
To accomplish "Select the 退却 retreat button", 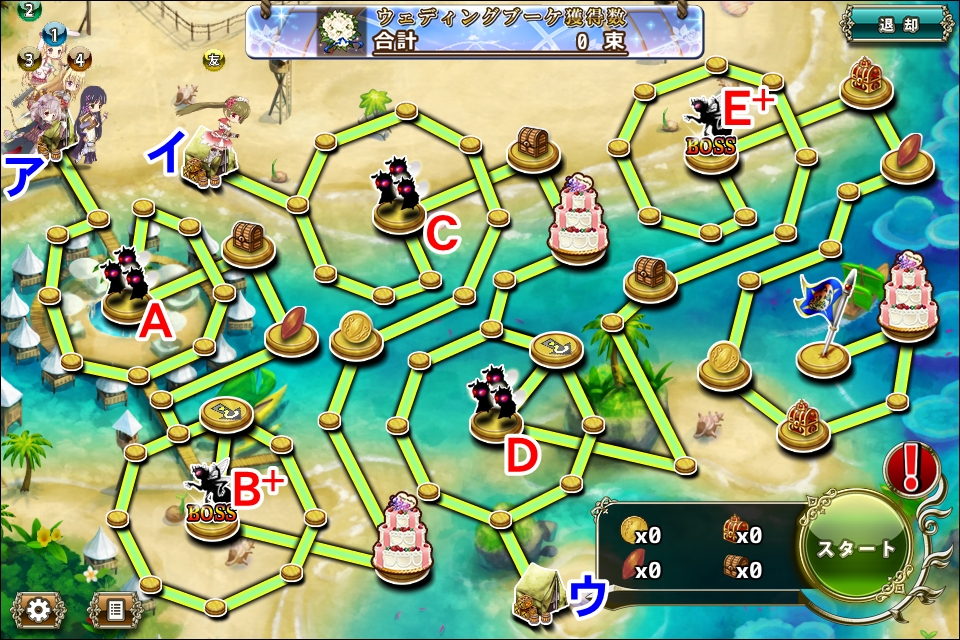I will coord(897,24).
